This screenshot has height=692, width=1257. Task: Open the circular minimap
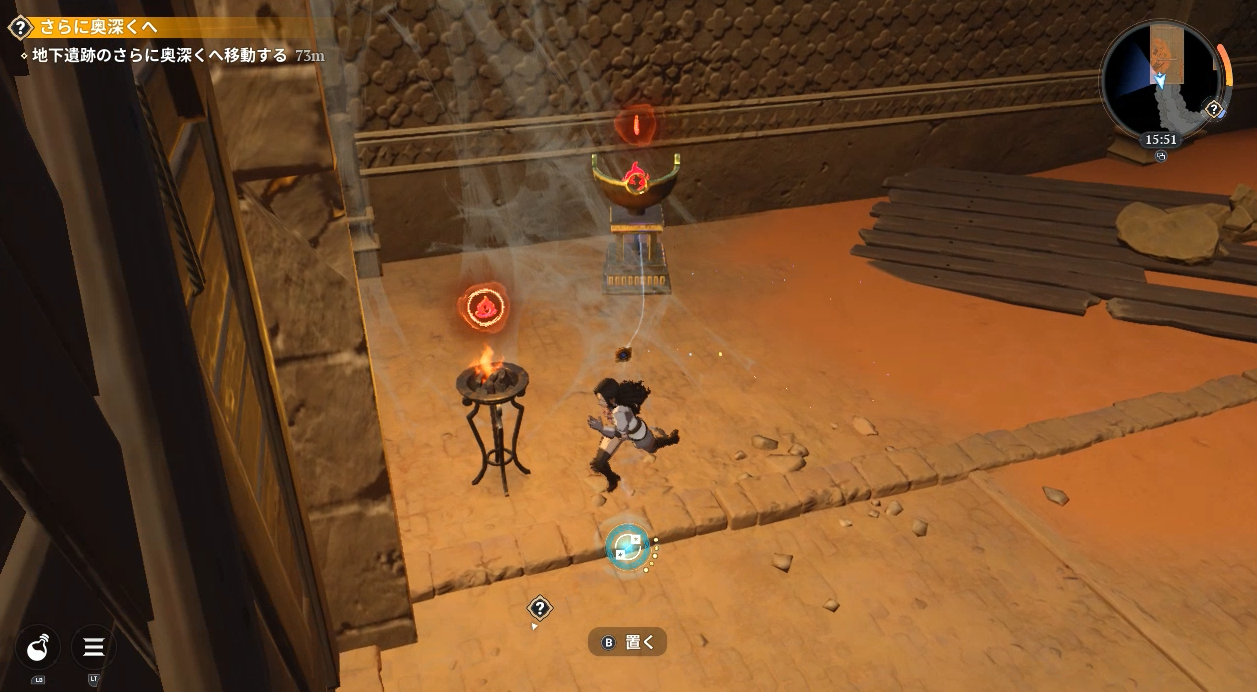point(1159,79)
